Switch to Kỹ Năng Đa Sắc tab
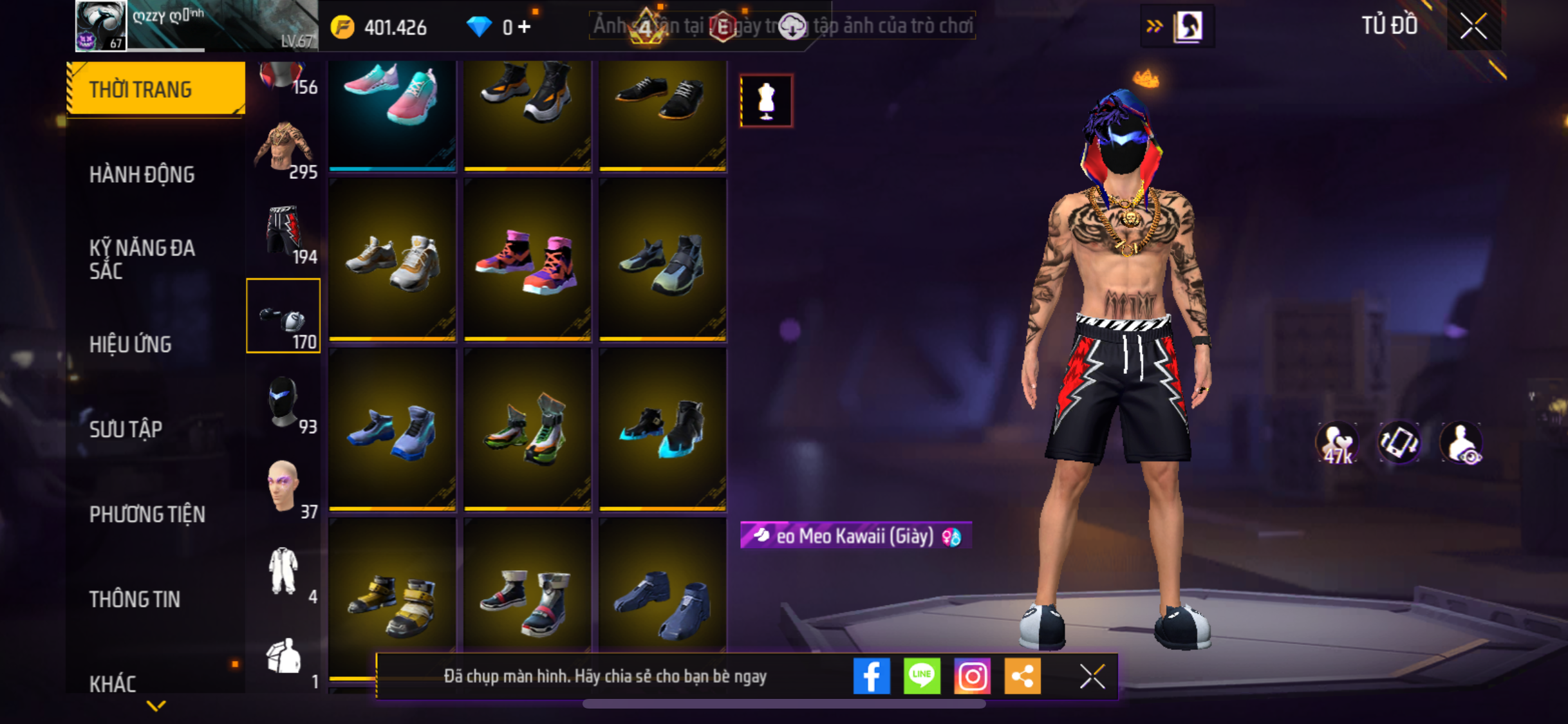This screenshot has width=1568, height=724. [142, 259]
